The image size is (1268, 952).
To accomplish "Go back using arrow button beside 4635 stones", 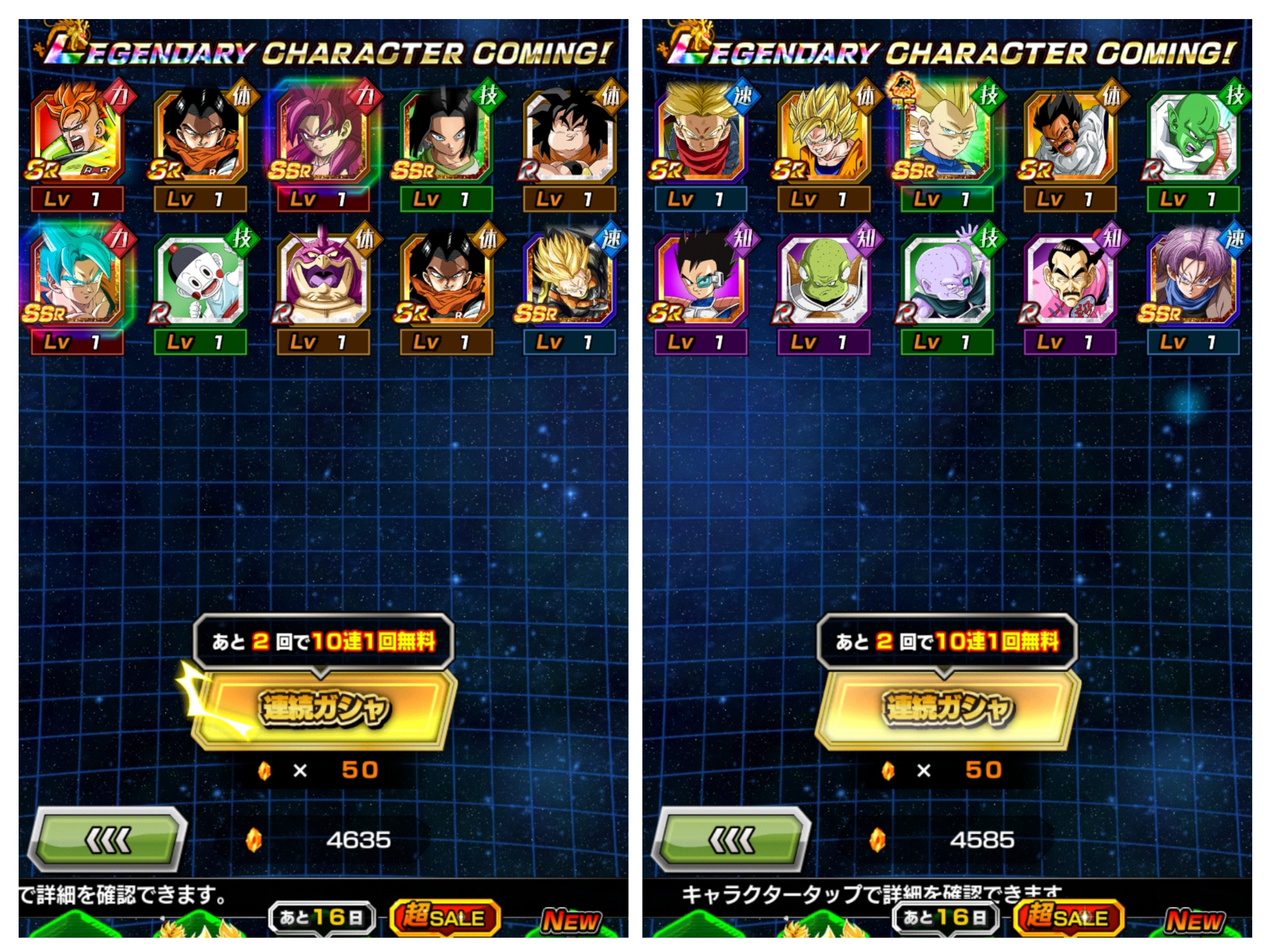I will click(x=108, y=840).
